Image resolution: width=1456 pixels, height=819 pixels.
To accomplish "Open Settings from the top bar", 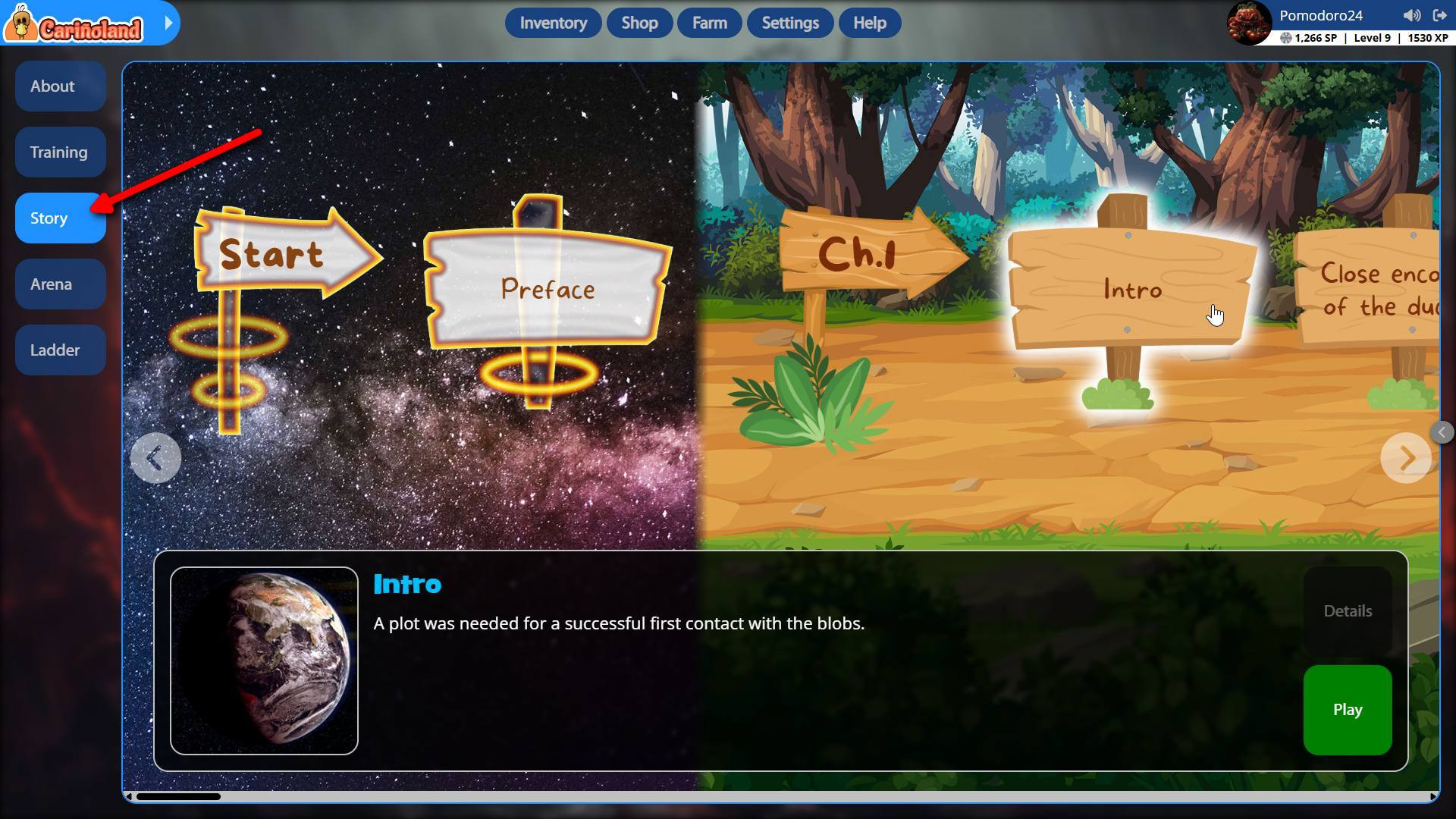I will [789, 23].
